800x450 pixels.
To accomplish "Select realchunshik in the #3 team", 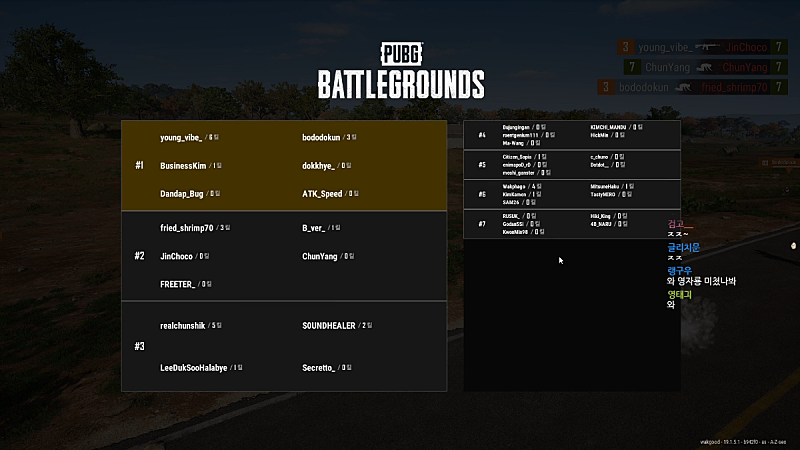I will point(184,325).
